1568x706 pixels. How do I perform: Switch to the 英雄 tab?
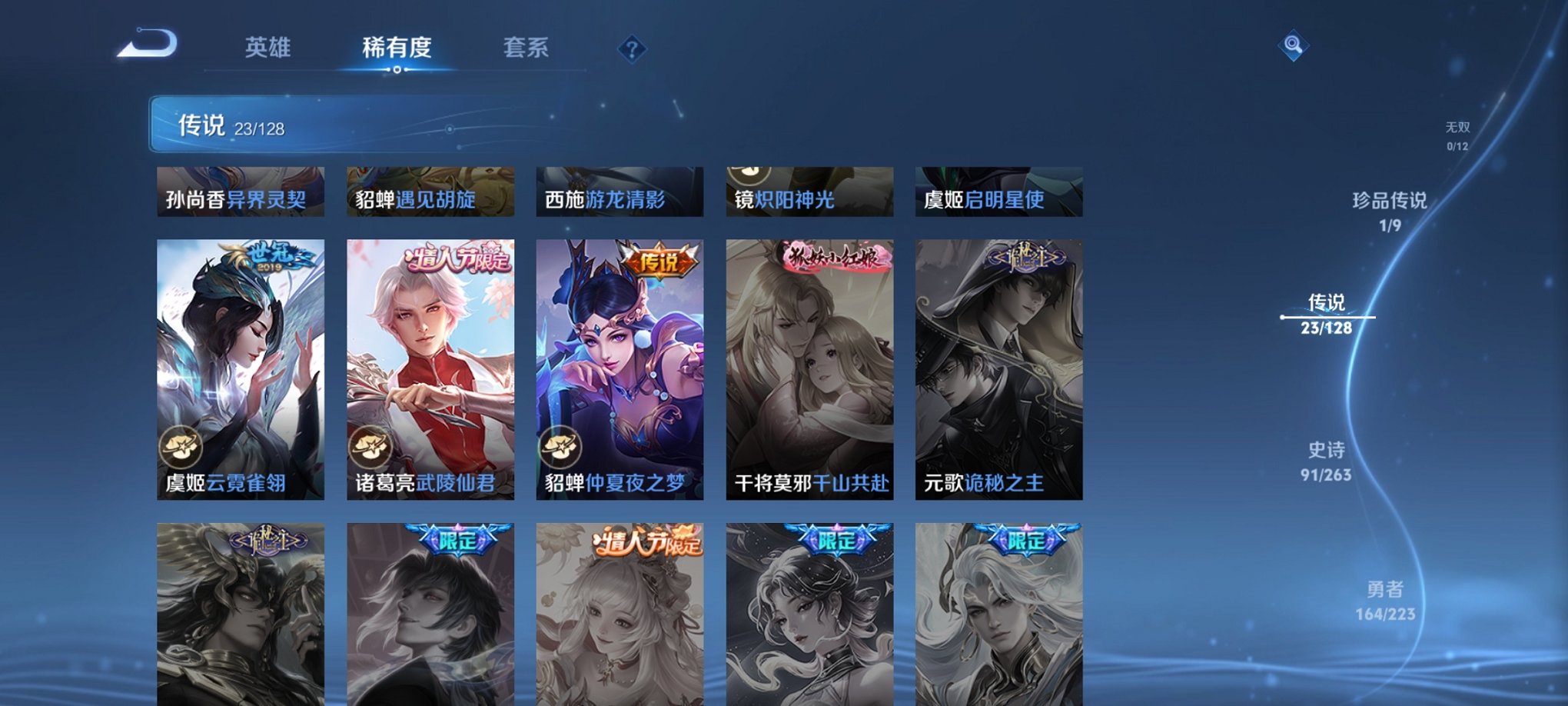pyautogui.click(x=267, y=48)
